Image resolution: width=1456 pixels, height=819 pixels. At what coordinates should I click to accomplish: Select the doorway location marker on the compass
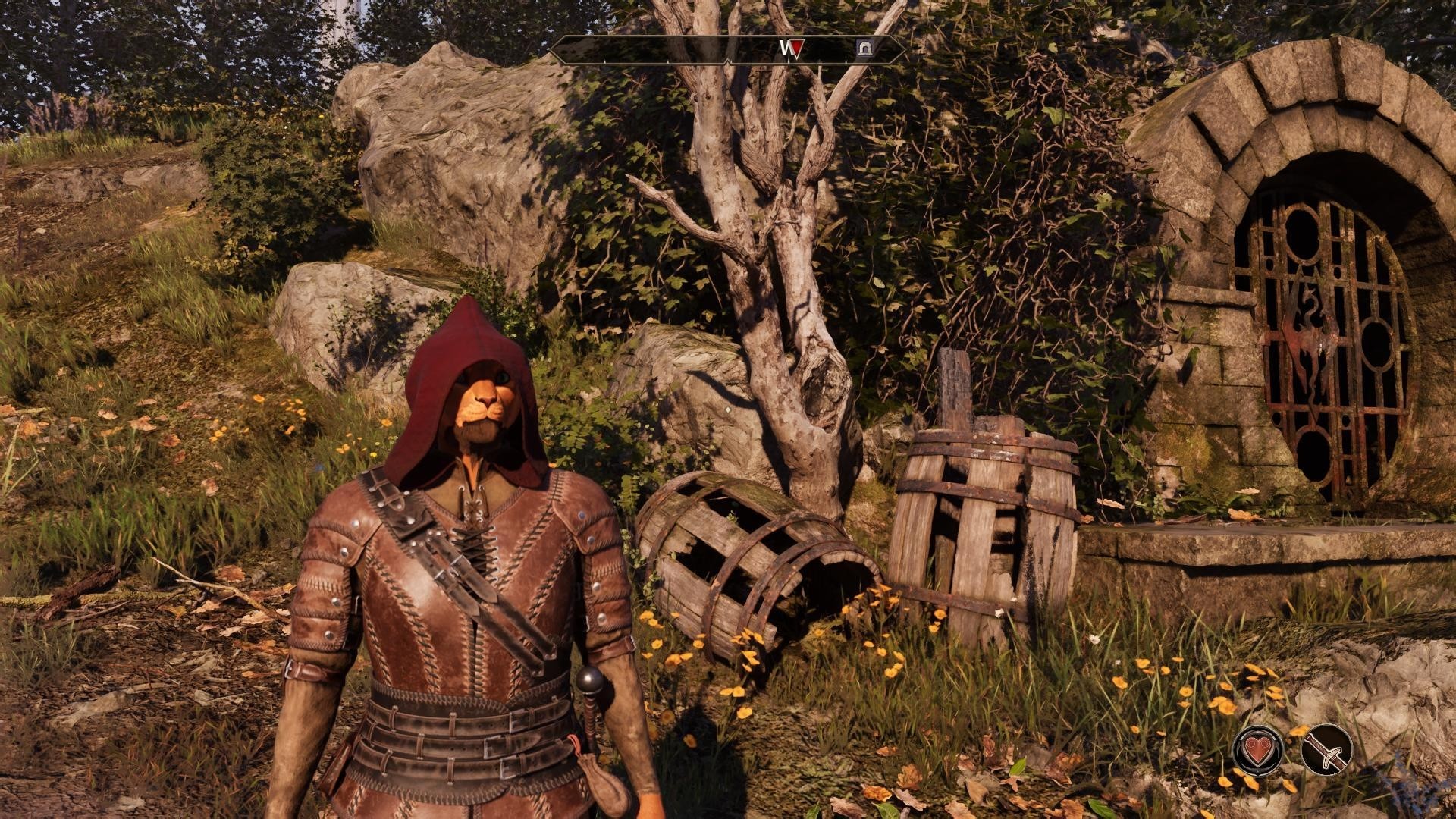point(864,49)
